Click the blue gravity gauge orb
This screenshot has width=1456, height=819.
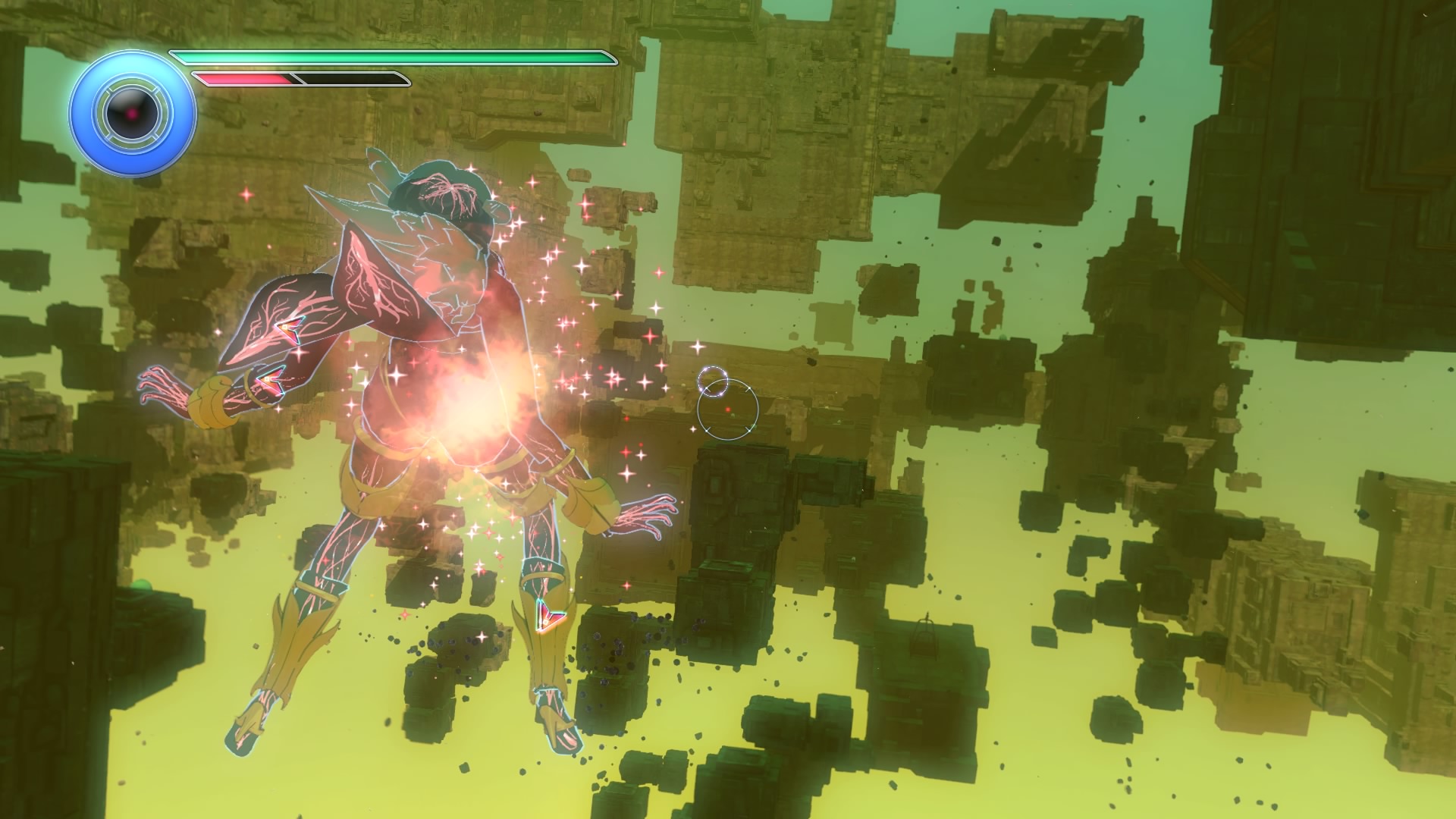133,115
